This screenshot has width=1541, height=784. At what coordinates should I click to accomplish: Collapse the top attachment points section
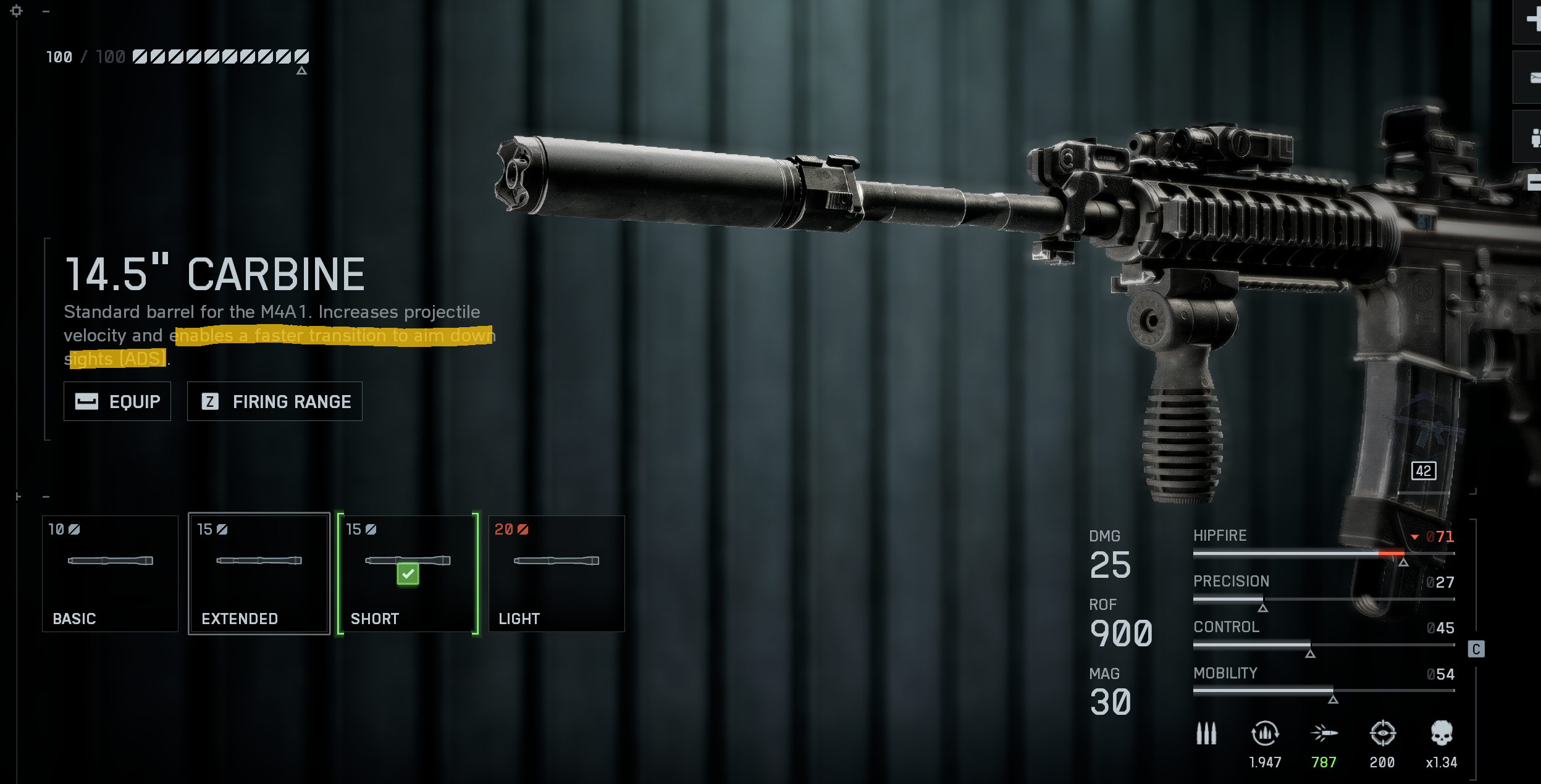coord(46,11)
